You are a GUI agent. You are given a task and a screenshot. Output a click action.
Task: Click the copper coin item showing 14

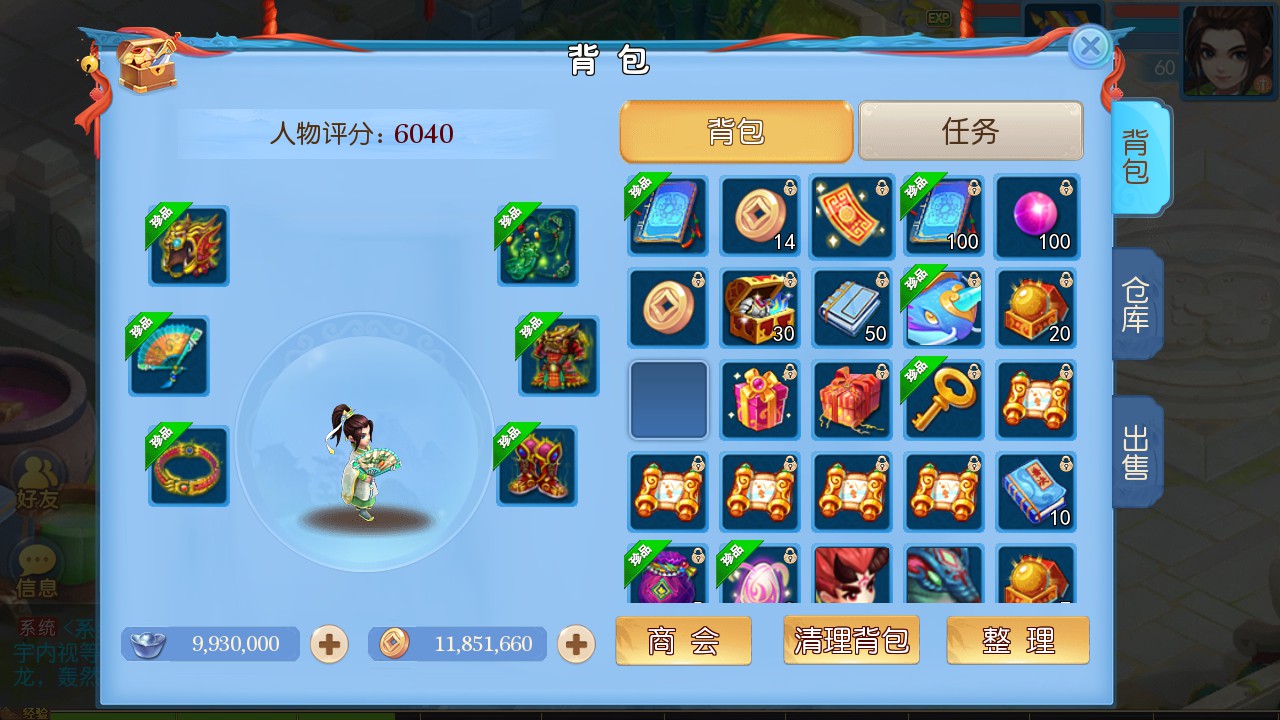click(760, 216)
